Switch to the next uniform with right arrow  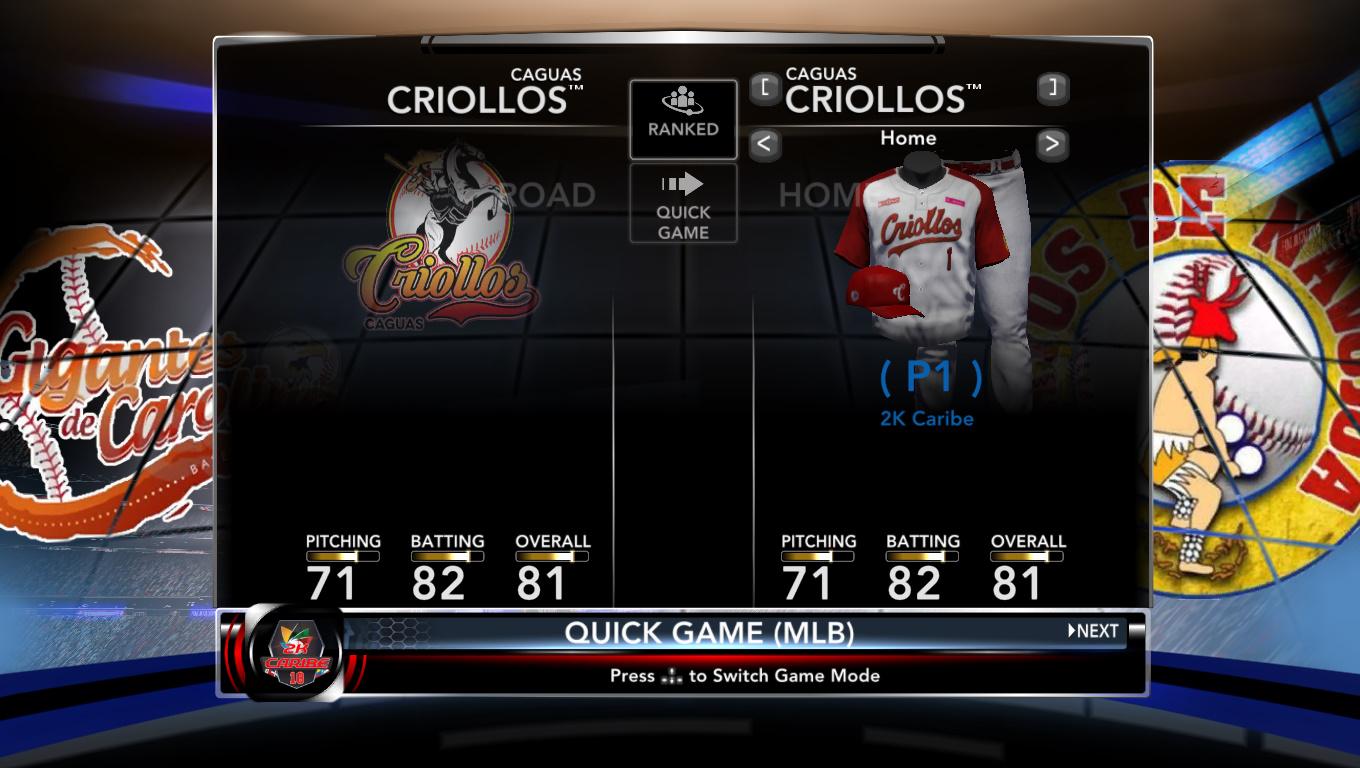(x=1052, y=144)
